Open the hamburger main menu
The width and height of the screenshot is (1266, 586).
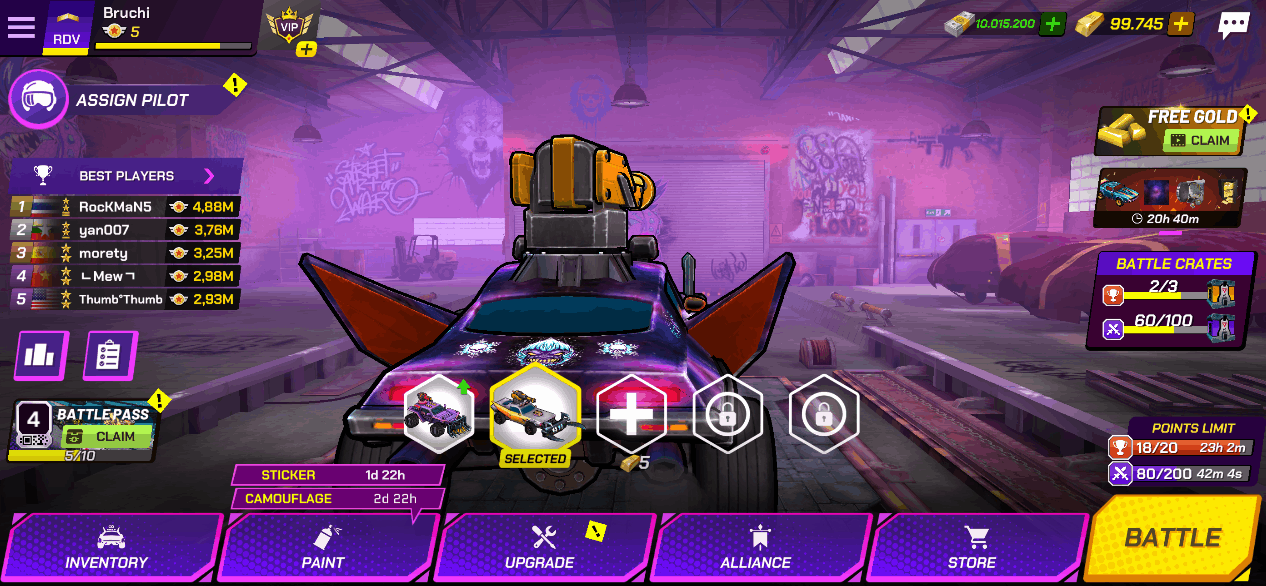[x=21, y=27]
